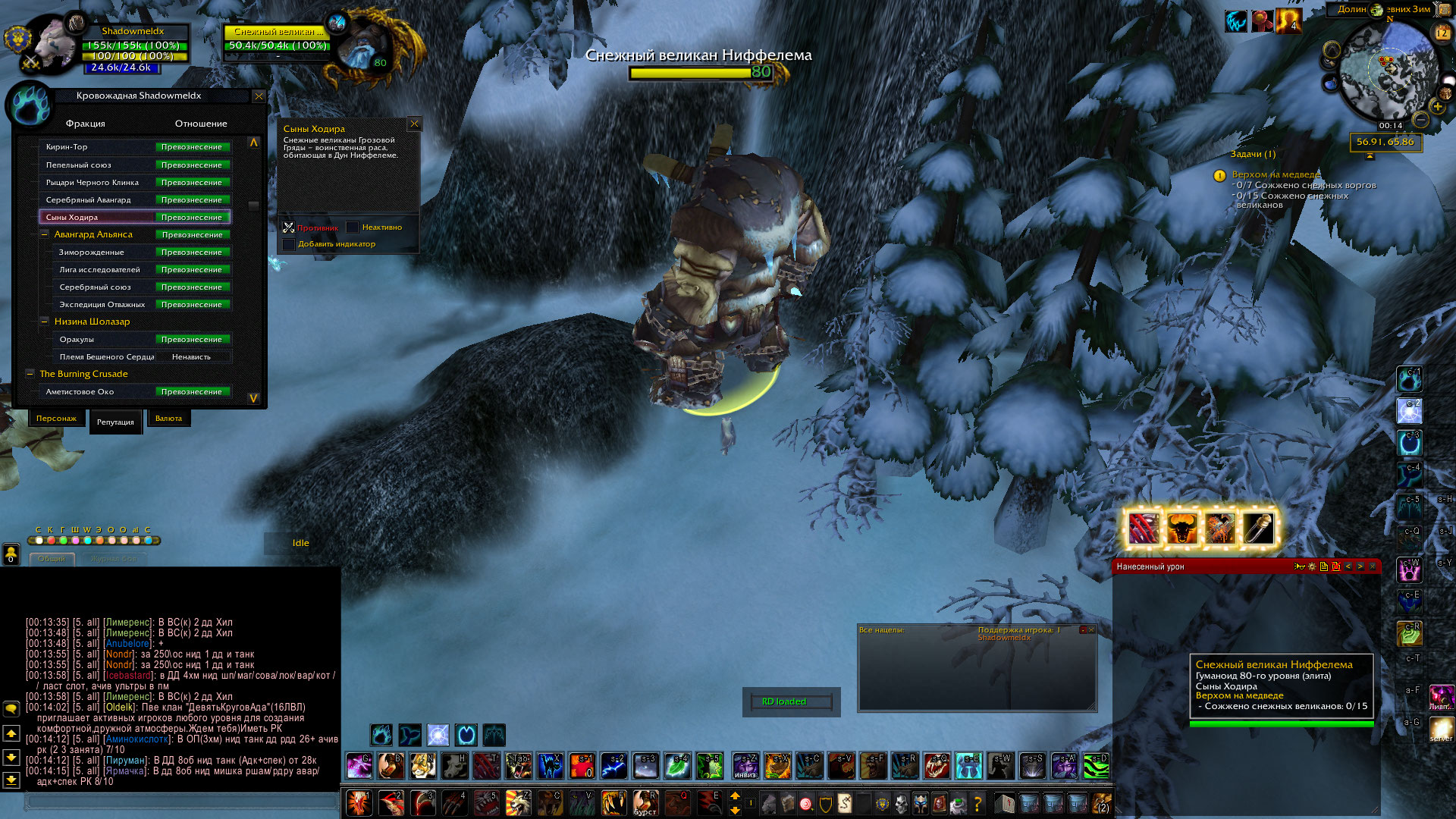Close the Сыны Ходира detail panel
The image size is (1456, 819).
click(x=414, y=124)
